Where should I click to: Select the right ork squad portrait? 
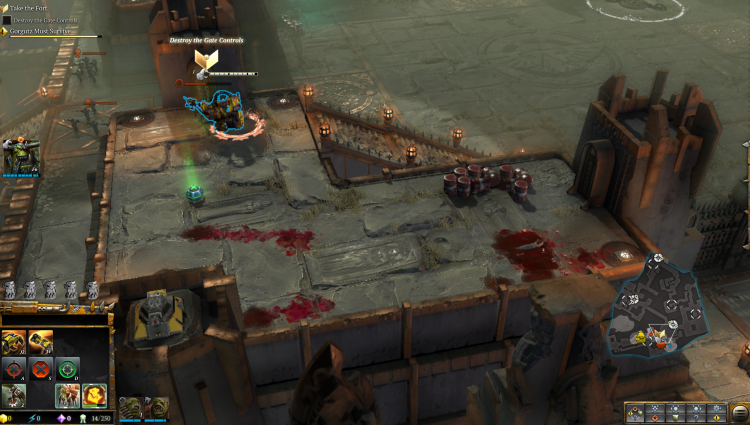(x=158, y=408)
